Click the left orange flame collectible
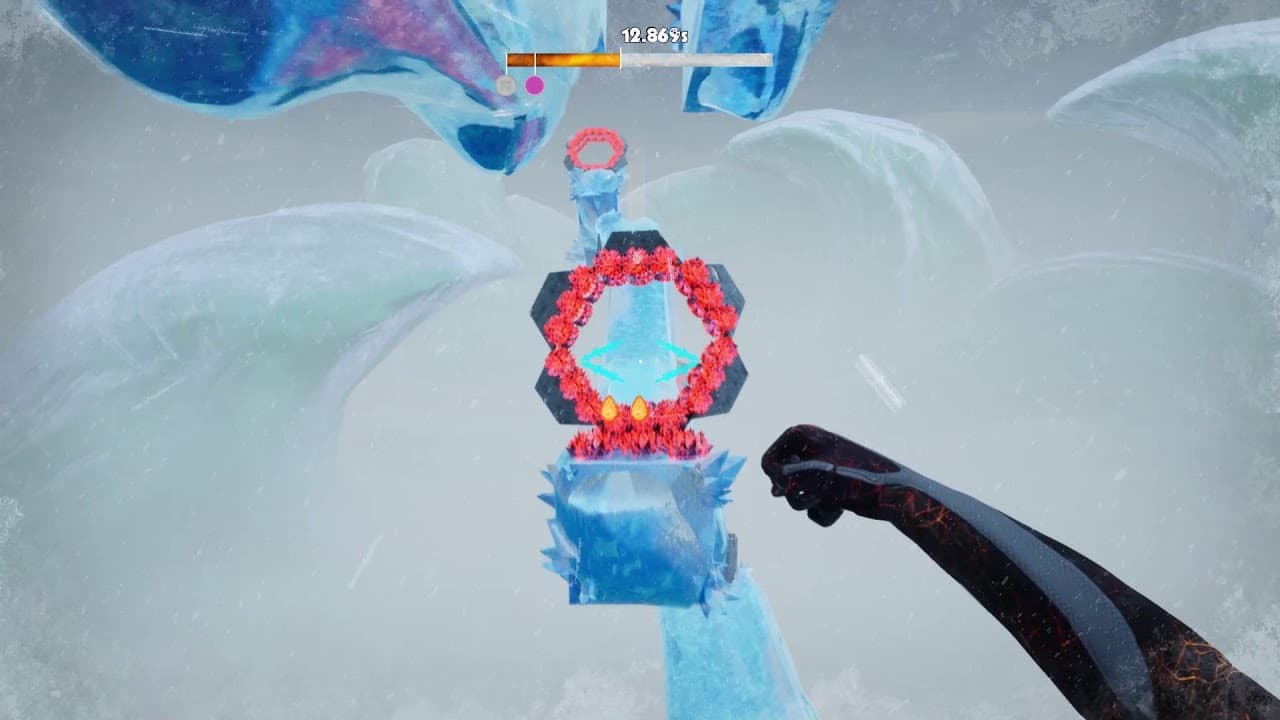 (610, 407)
